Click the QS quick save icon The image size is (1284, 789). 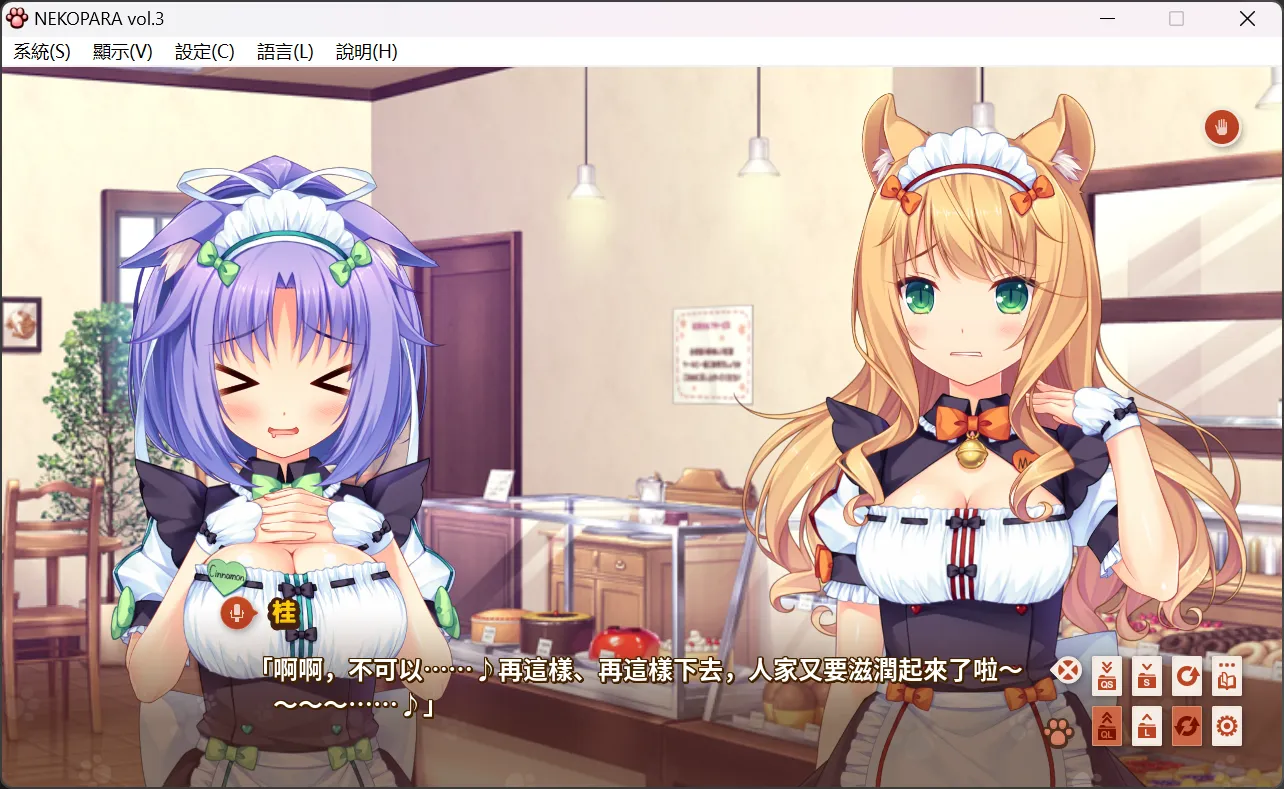coord(1106,675)
